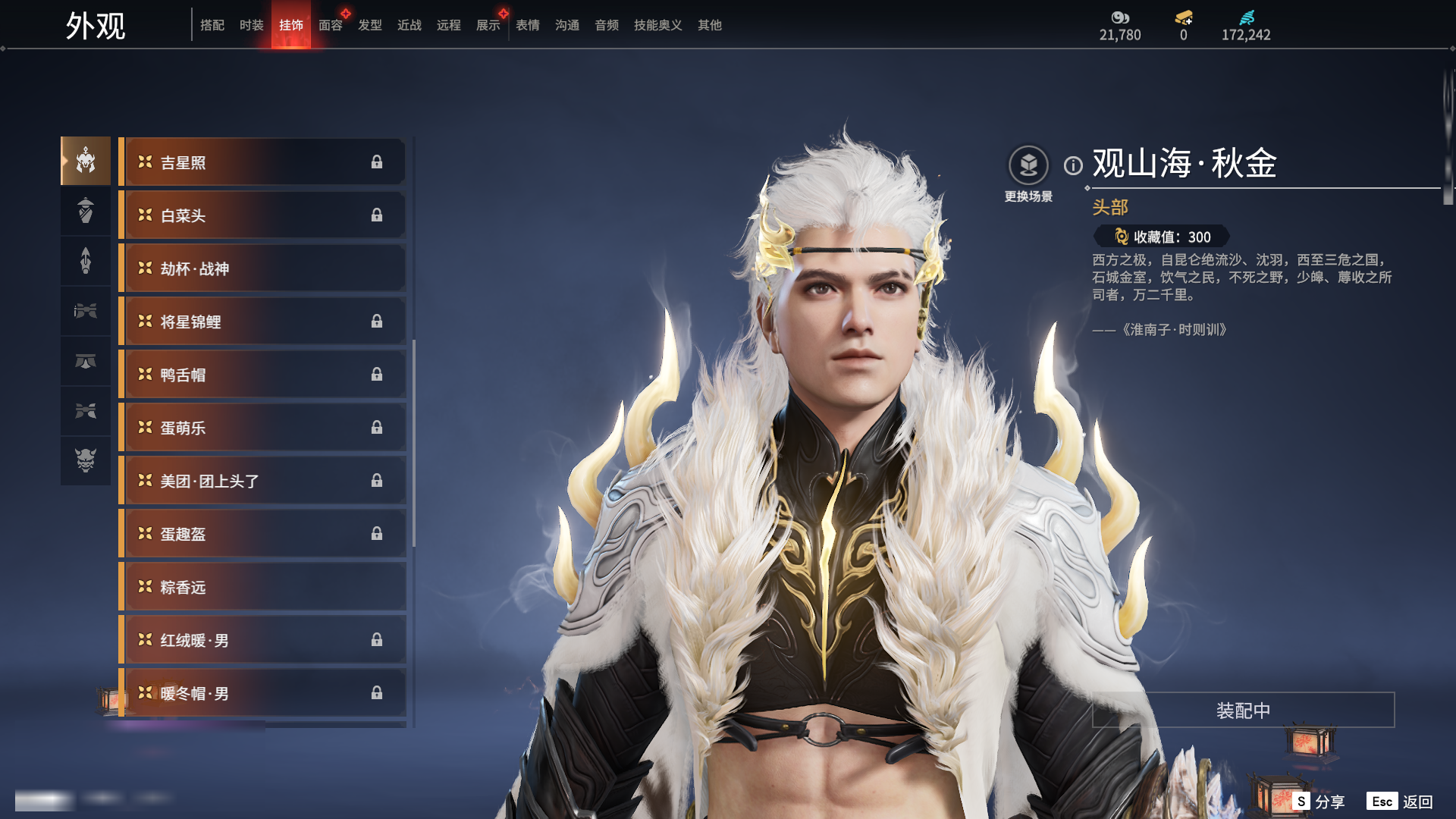Choose the demon mask category icon
Screen dimensions: 1456x819
(x=86, y=460)
